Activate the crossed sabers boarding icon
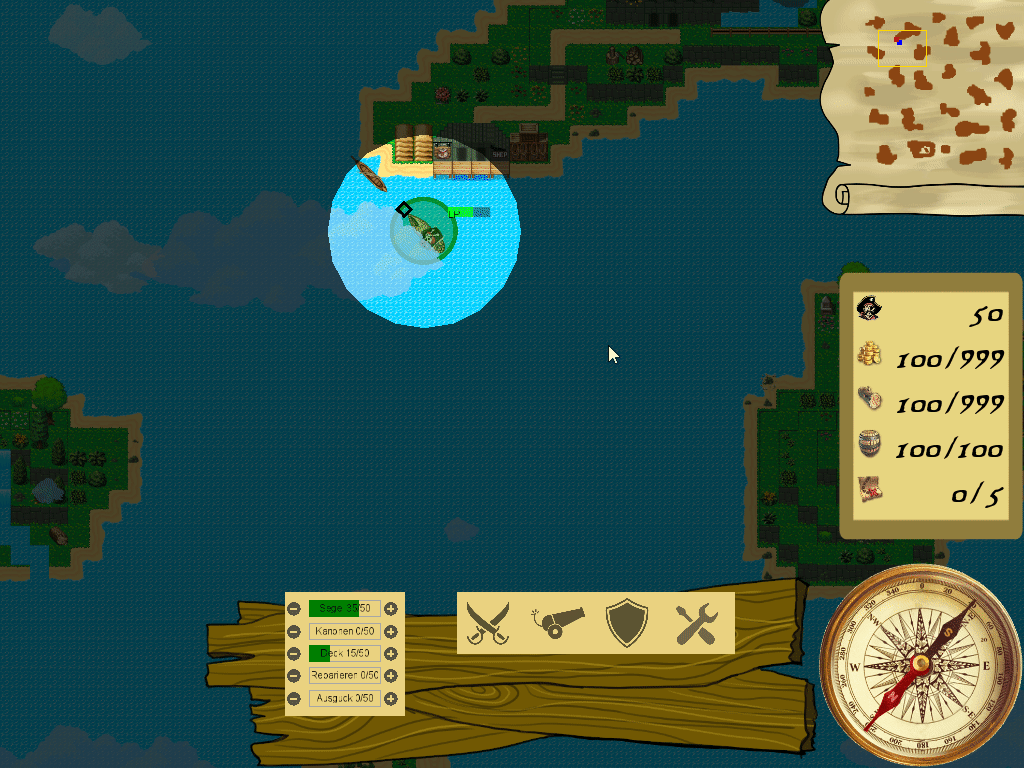 coord(488,623)
